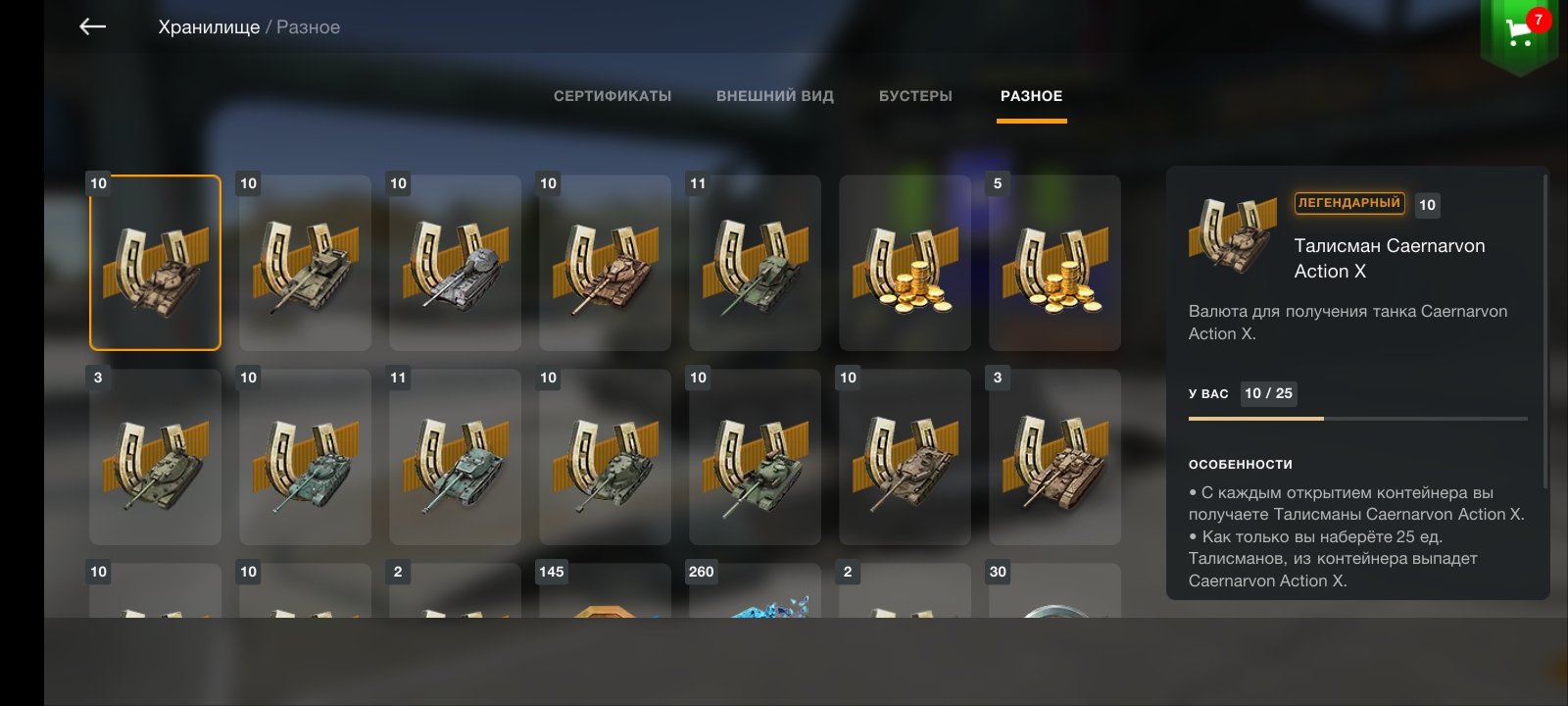
Task: Select the gold coins talisman with count 5
Action: point(1054,263)
